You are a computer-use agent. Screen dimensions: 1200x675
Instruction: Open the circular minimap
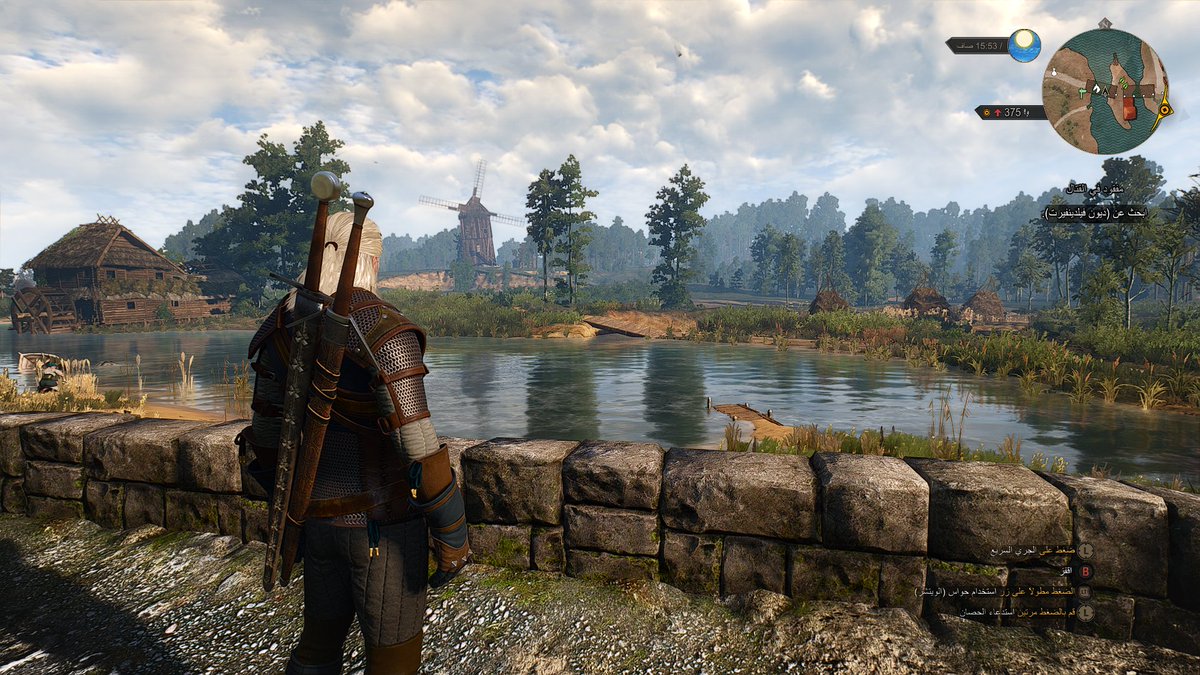(1105, 90)
